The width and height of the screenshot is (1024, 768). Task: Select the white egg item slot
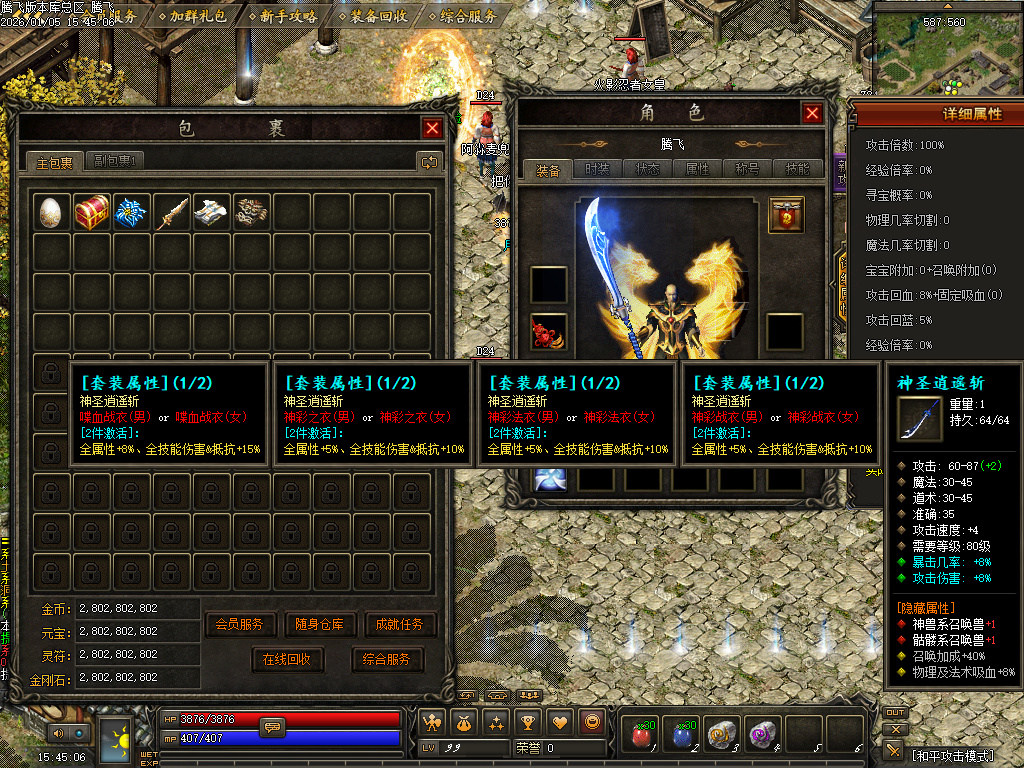(x=52, y=212)
